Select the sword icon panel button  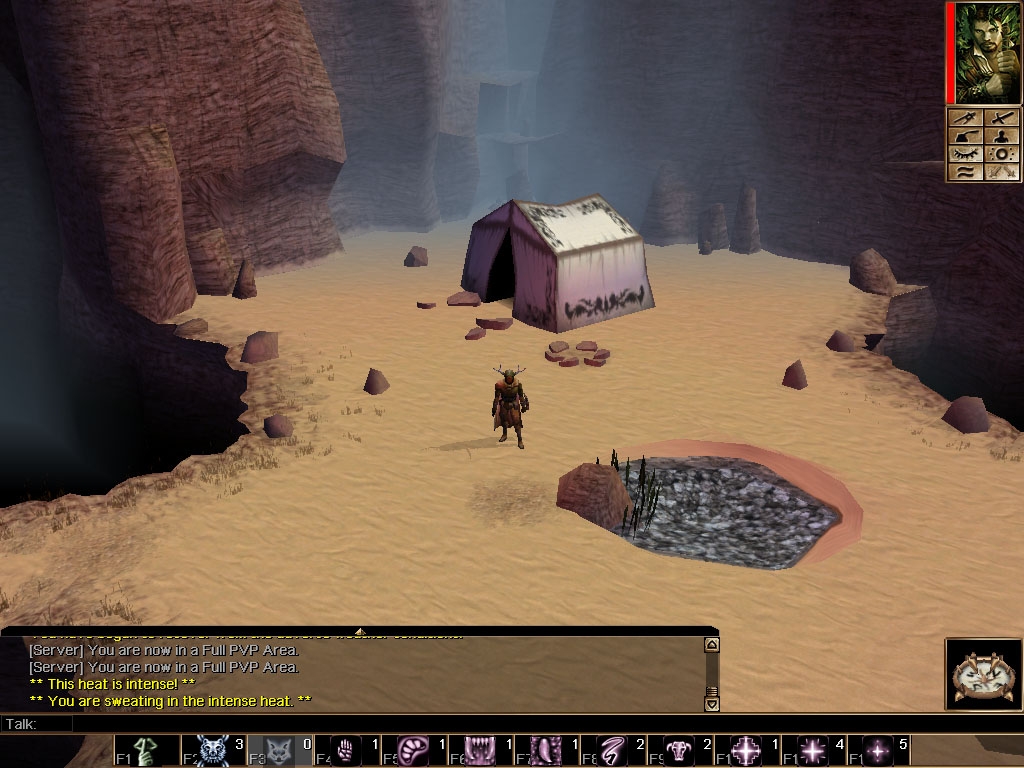tap(1003, 118)
